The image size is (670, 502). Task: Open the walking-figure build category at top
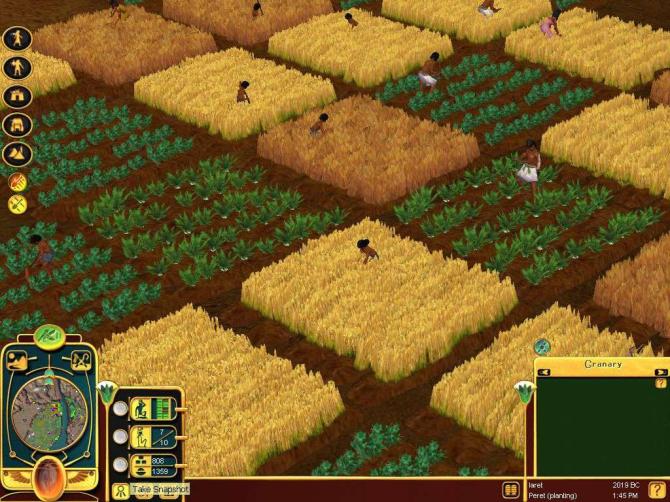[17, 39]
